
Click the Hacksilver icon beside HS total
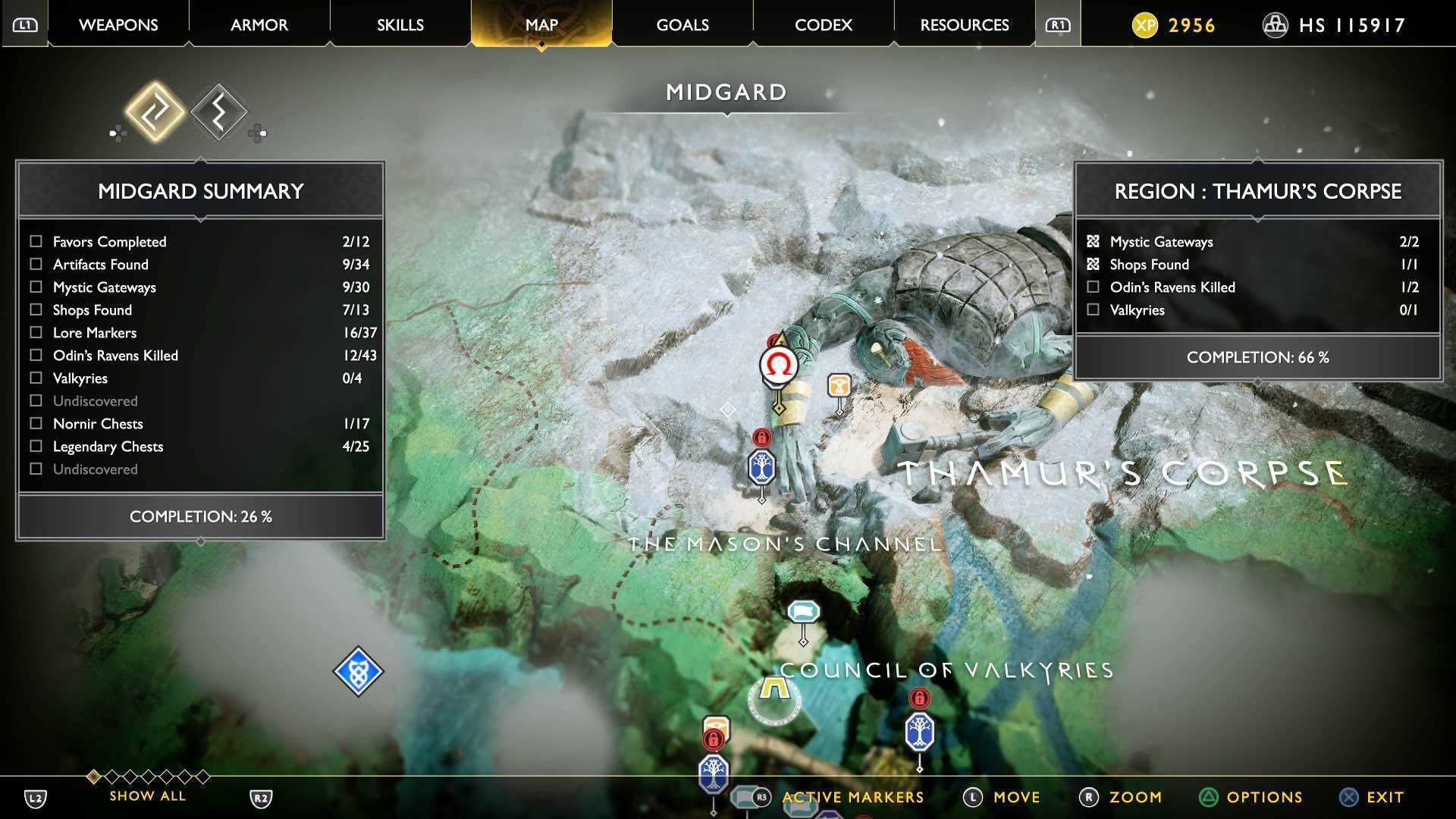click(1274, 25)
